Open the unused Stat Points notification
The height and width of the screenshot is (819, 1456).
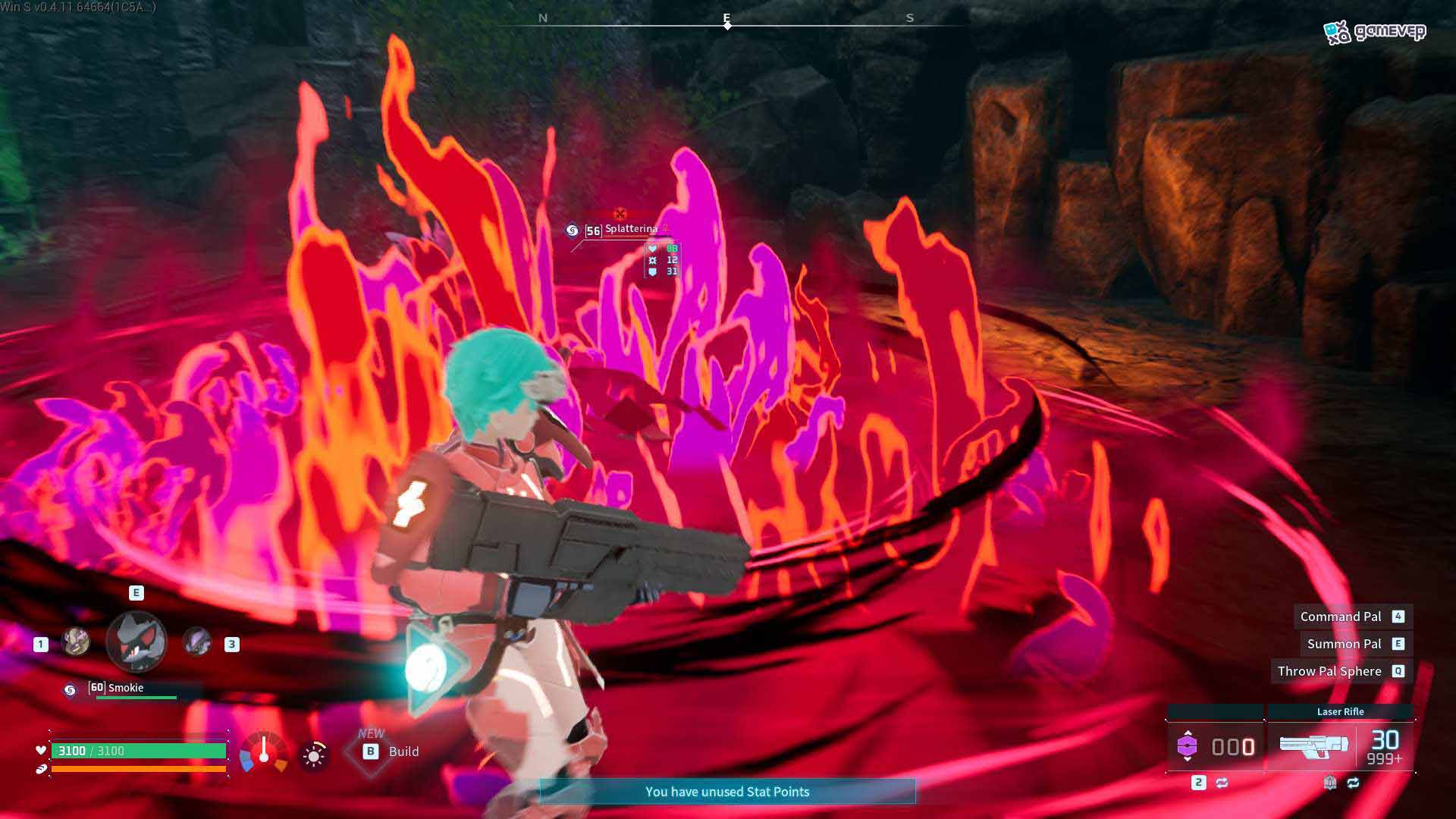coord(727,792)
